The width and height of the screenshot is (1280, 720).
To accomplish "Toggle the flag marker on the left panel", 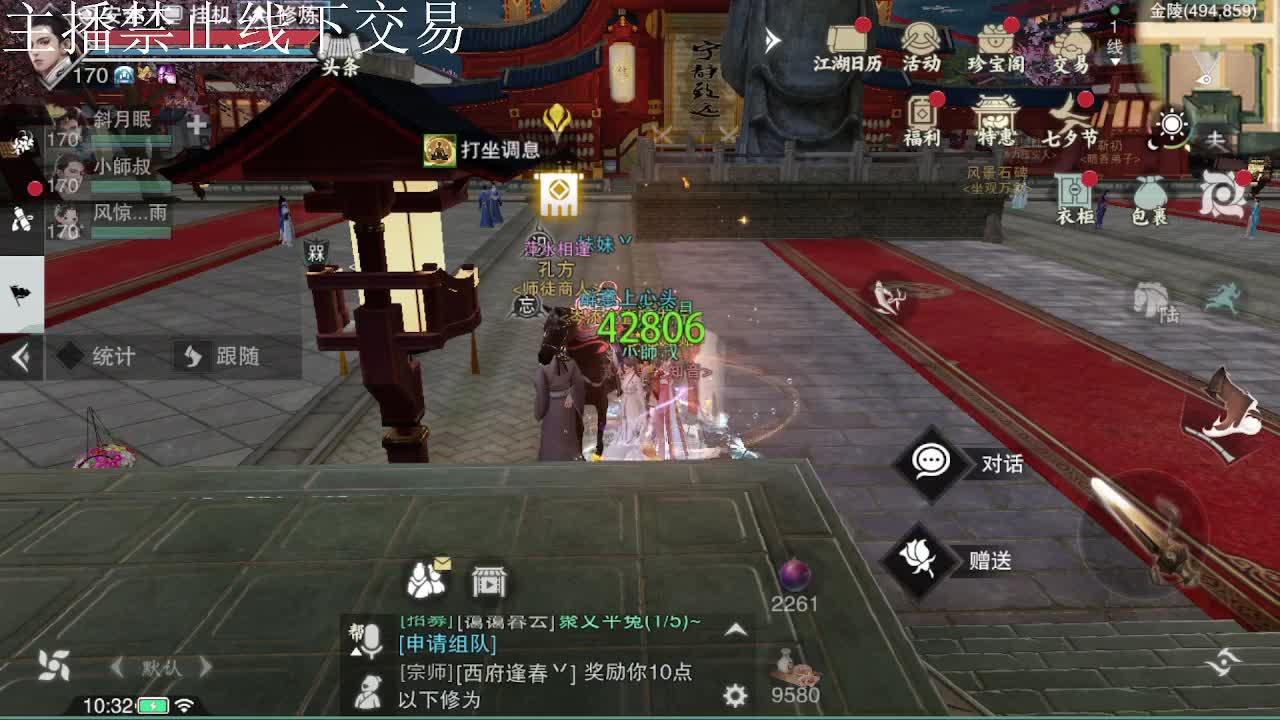I will point(20,293).
